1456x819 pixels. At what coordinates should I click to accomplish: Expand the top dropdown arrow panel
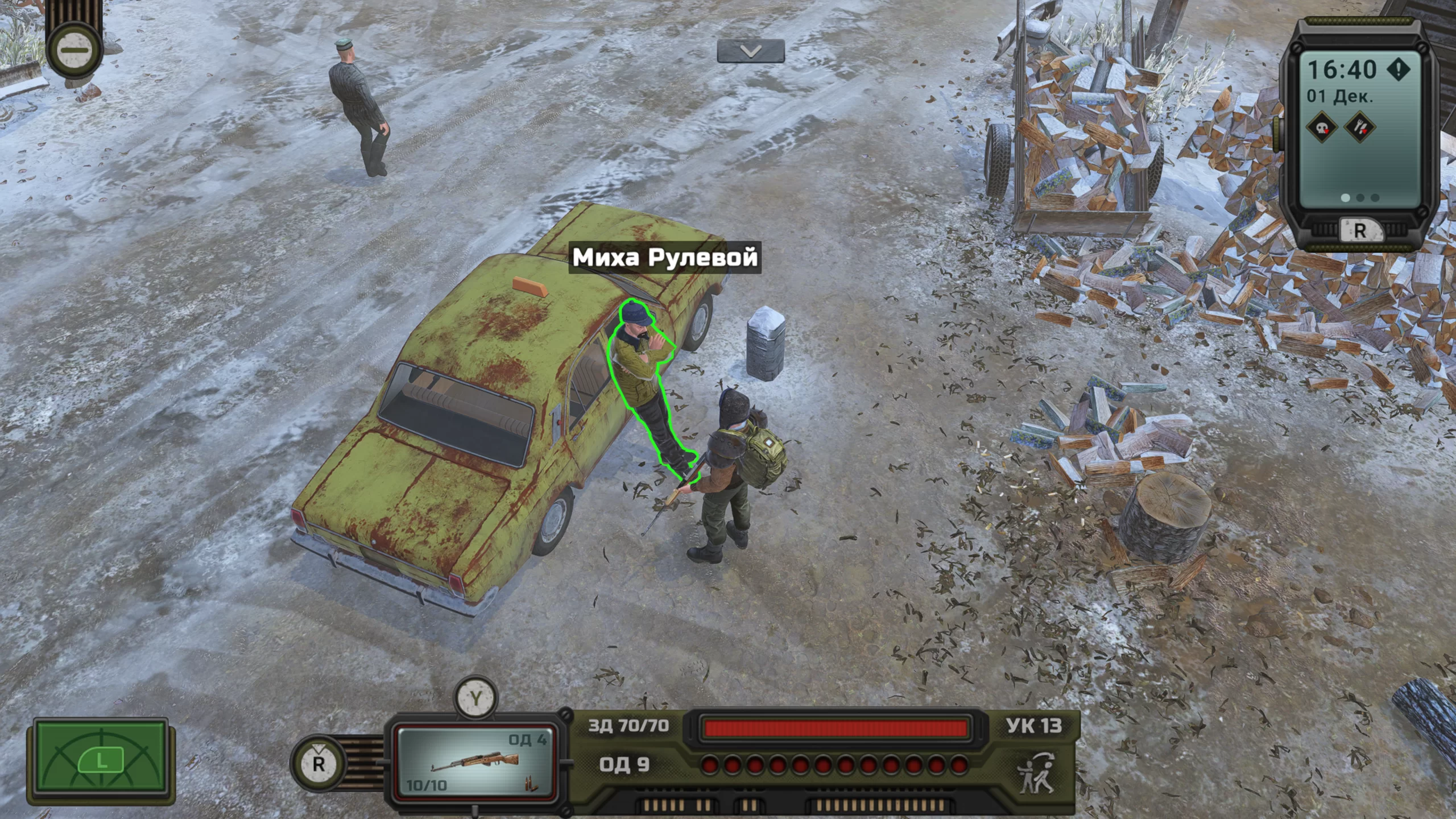click(x=750, y=51)
